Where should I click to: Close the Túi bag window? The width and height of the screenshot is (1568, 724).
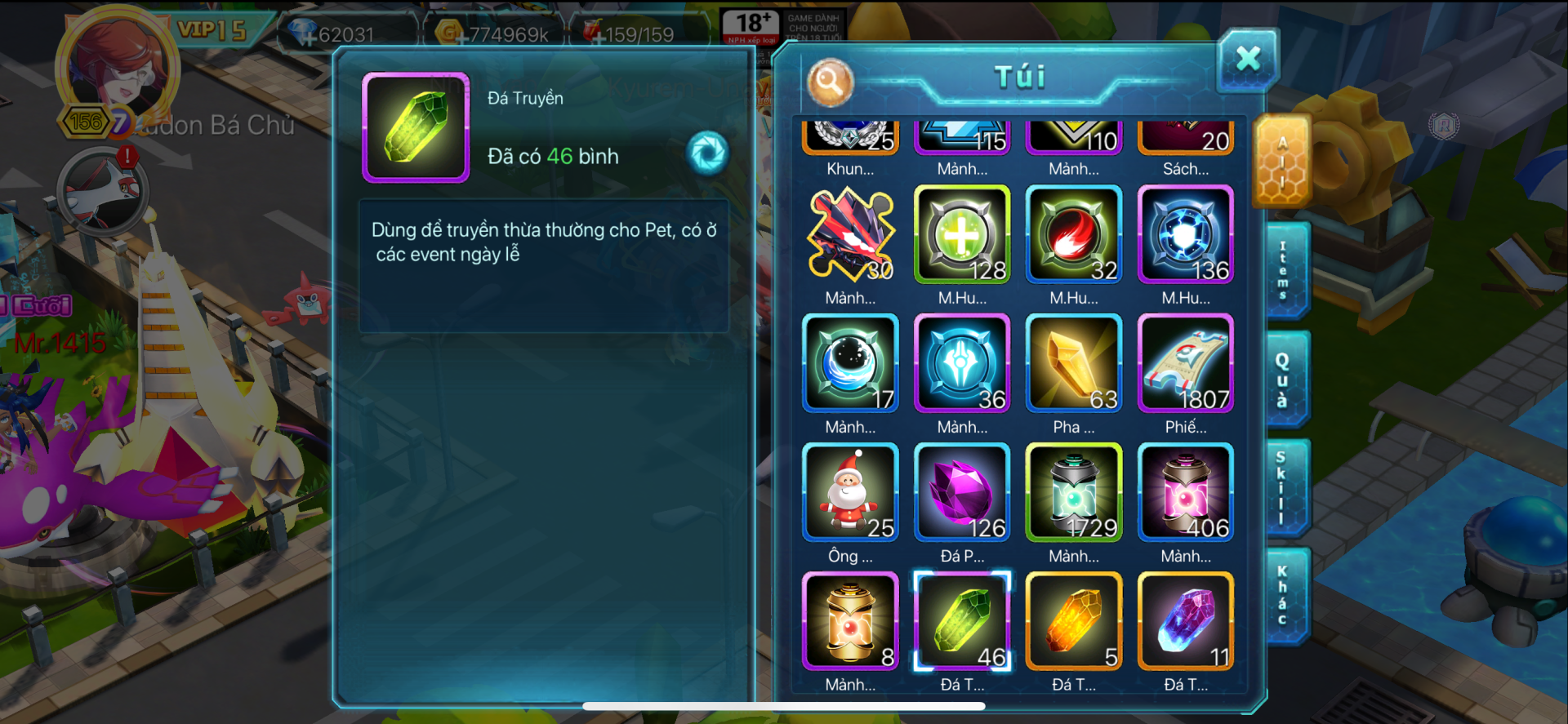tap(1247, 60)
